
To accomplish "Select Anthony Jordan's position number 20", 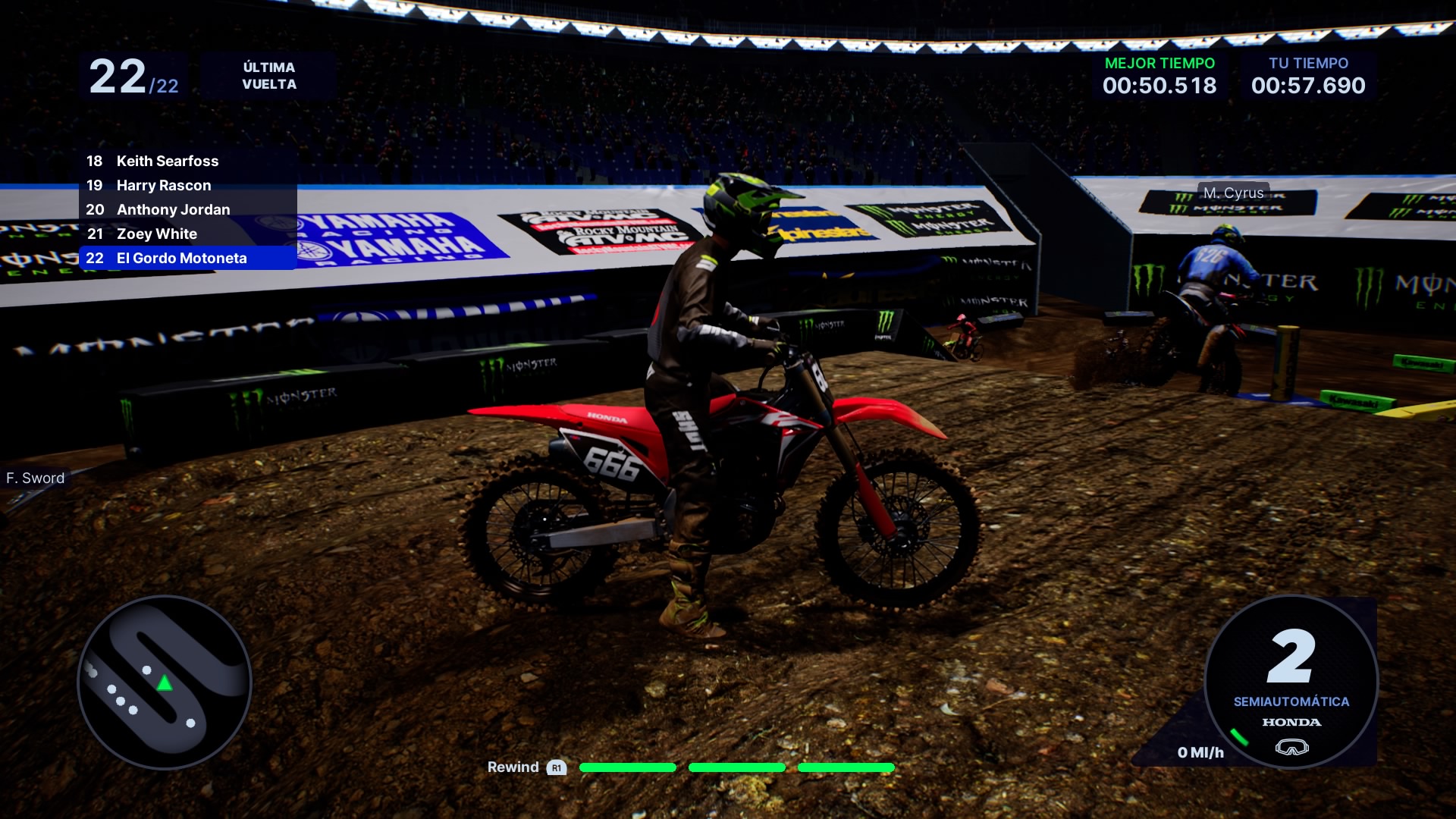I will [x=96, y=209].
